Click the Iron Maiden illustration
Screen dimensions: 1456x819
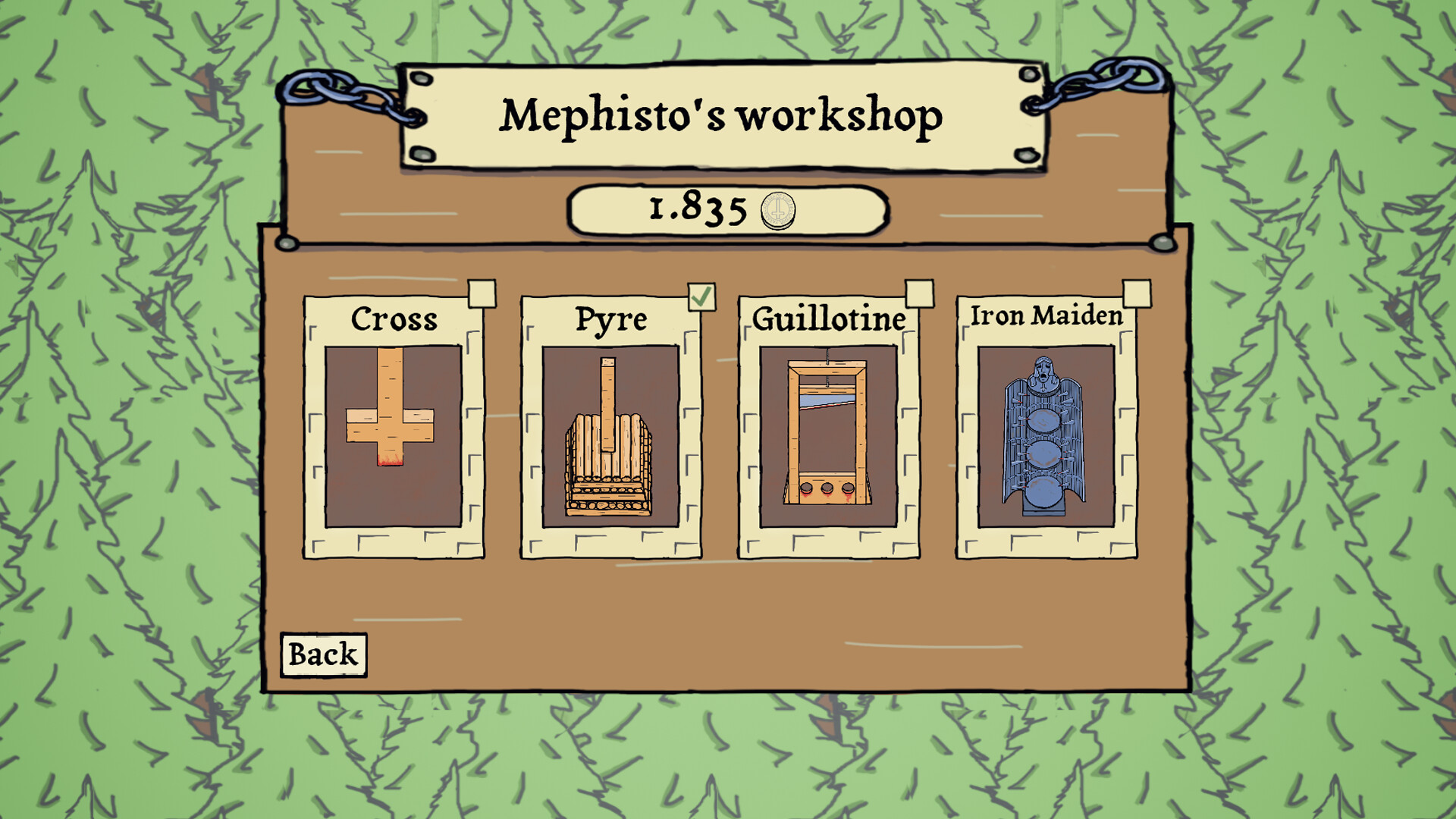point(1044,436)
